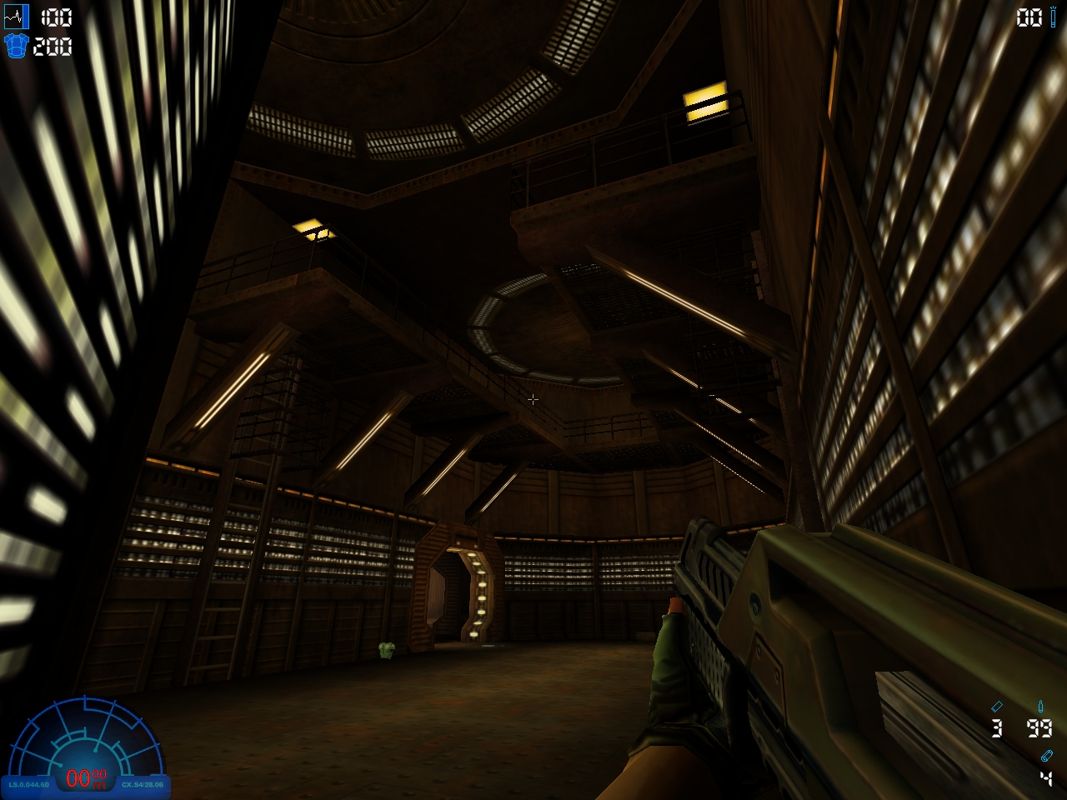
Task: Click the health monitor heartbeat icon
Action: [x=18, y=17]
